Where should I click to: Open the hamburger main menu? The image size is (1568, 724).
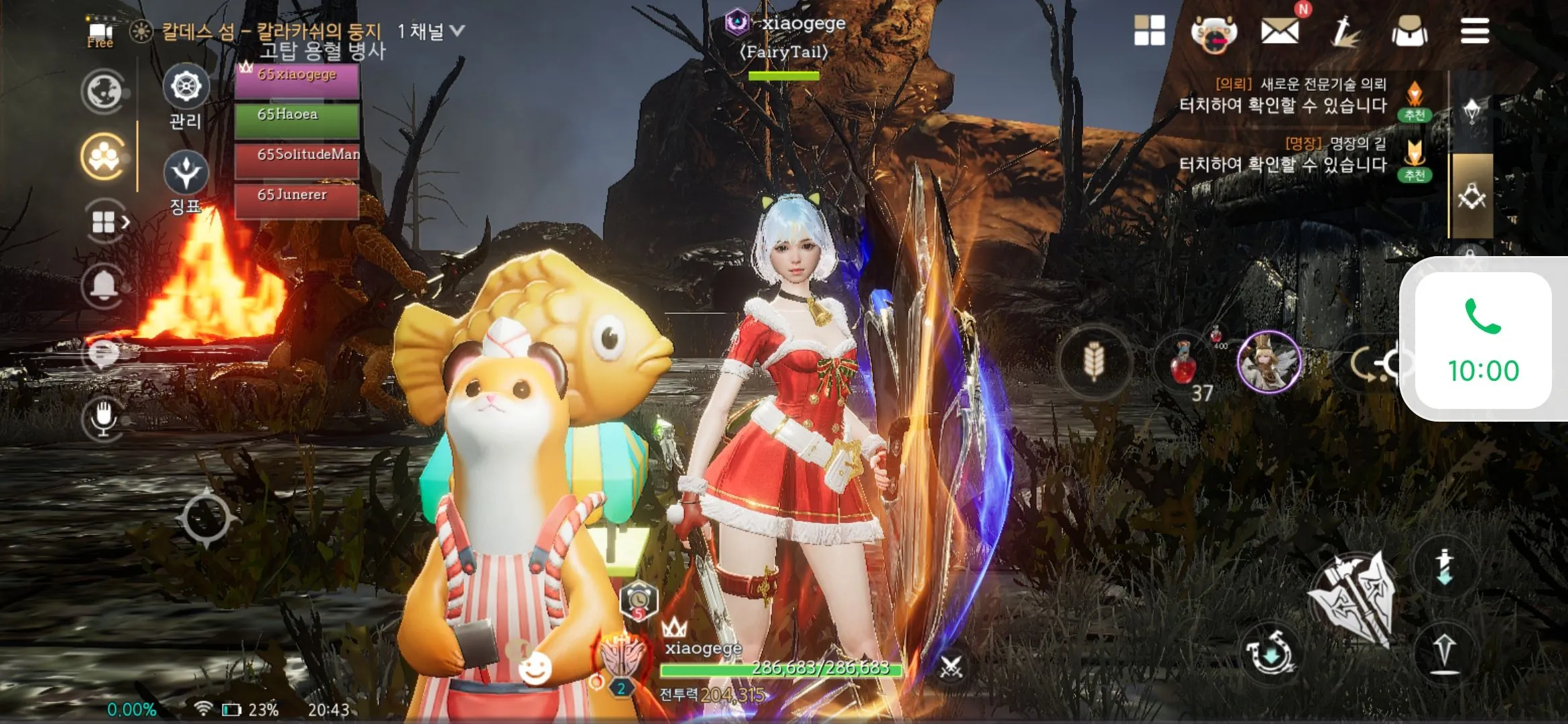(1474, 31)
